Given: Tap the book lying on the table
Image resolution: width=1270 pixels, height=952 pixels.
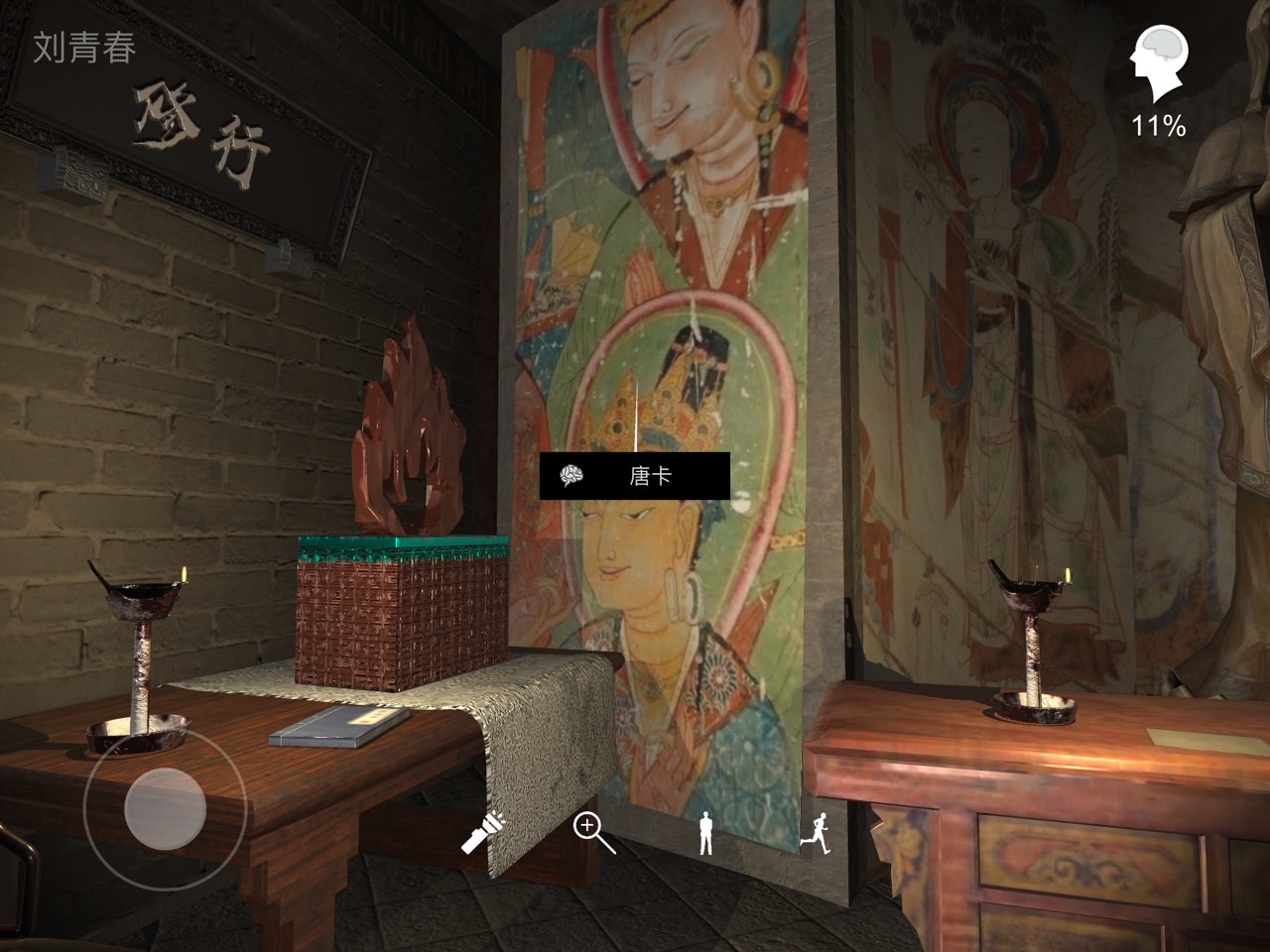Looking at the screenshot, I should point(337,727).
